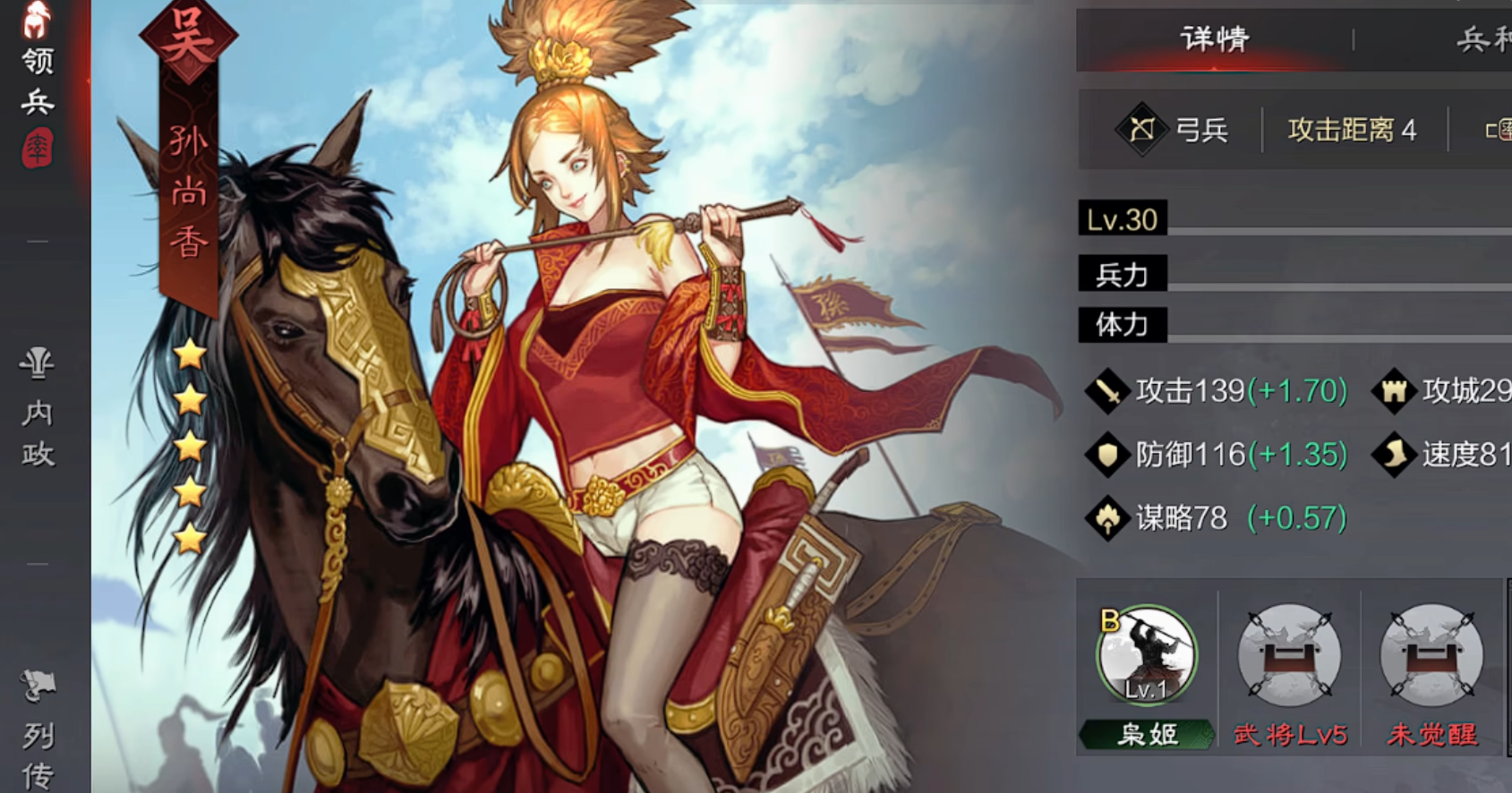Switch to the 详情 details tab
The height and width of the screenshot is (793, 1512).
click(1214, 39)
